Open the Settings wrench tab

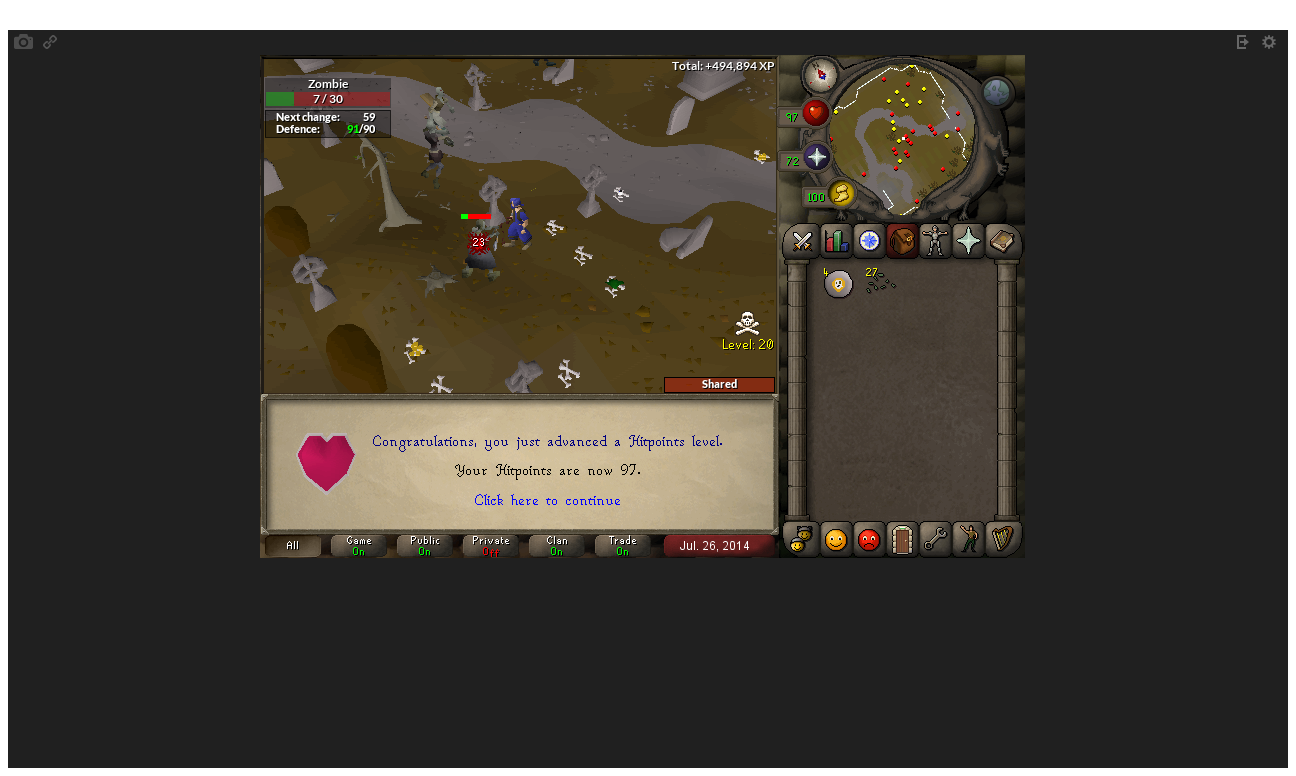coord(934,539)
